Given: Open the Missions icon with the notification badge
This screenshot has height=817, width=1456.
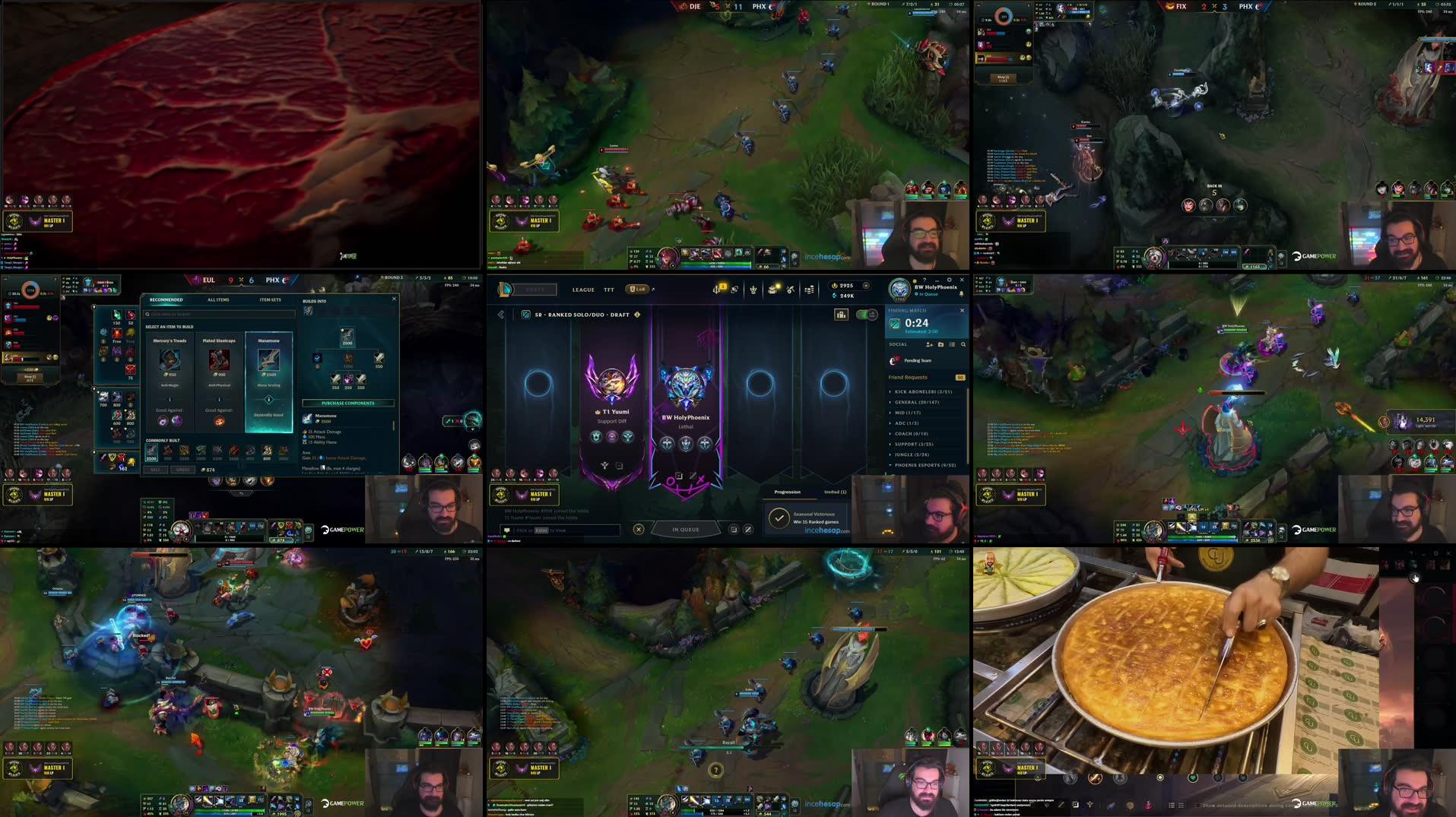Looking at the screenshot, I should [717, 290].
